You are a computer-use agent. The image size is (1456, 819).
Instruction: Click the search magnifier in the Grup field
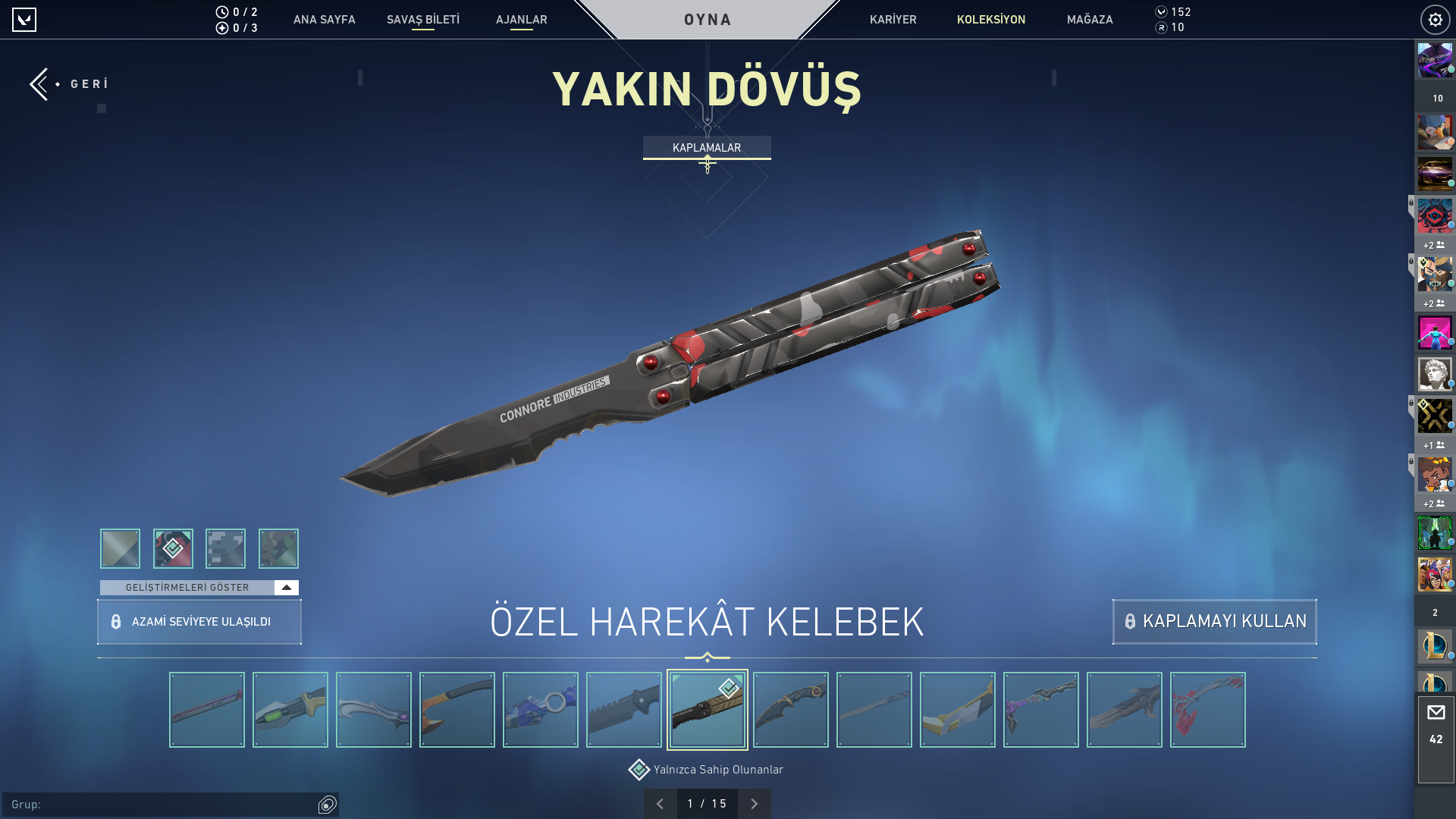pos(328,805)
